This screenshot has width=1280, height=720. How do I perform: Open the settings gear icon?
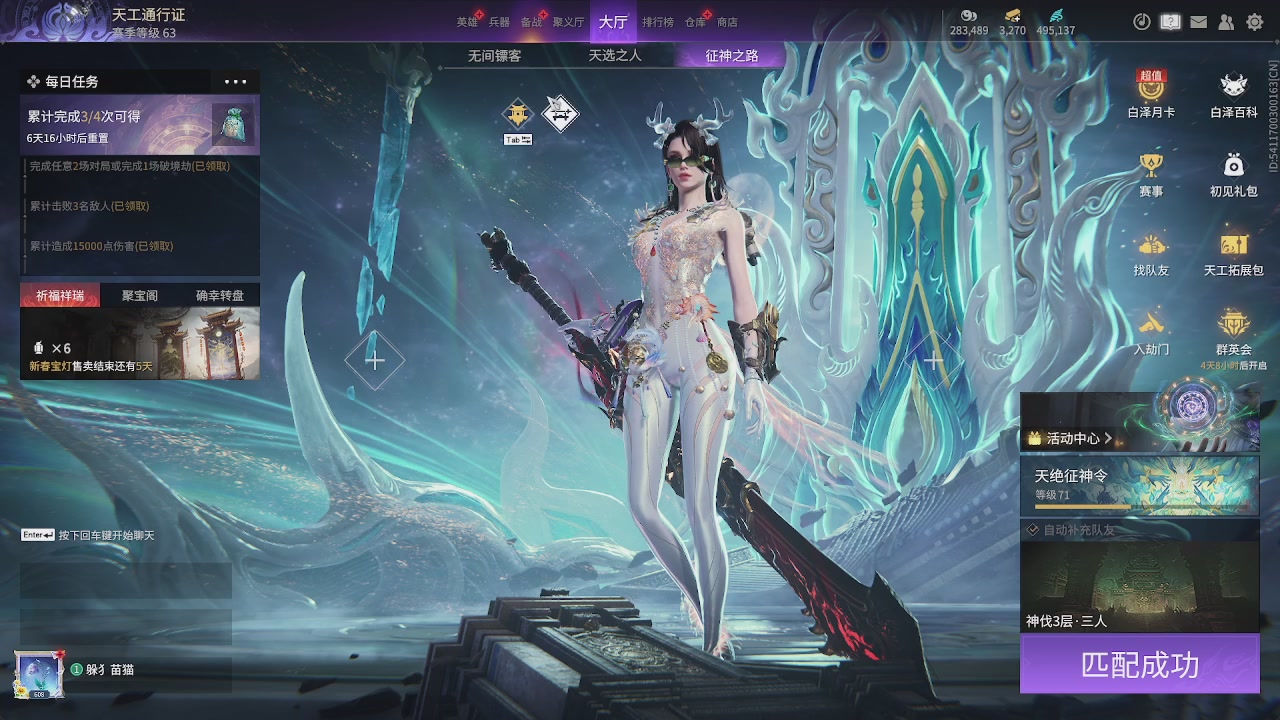(1254, 22)
